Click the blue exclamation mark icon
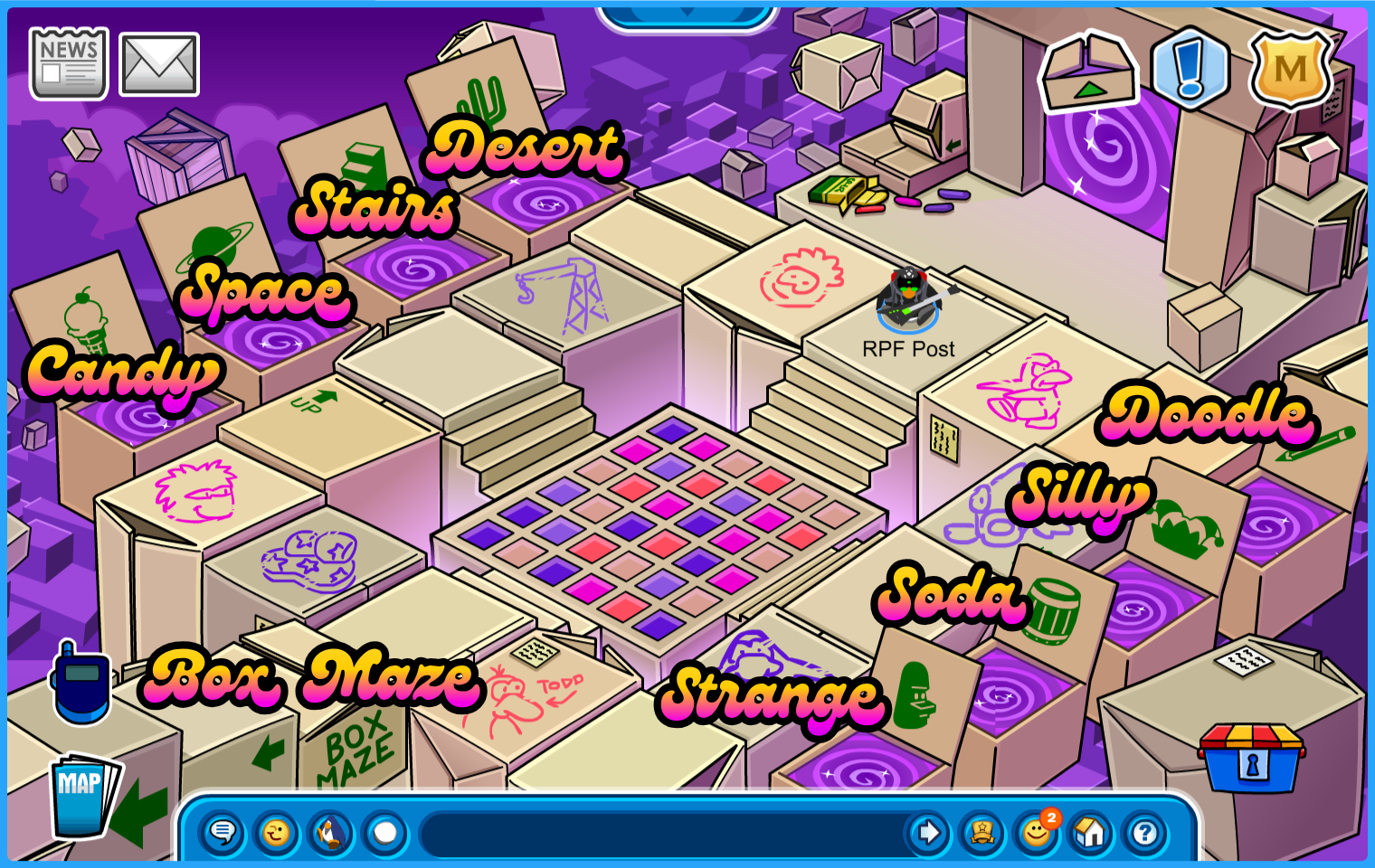 [1190, 68]
